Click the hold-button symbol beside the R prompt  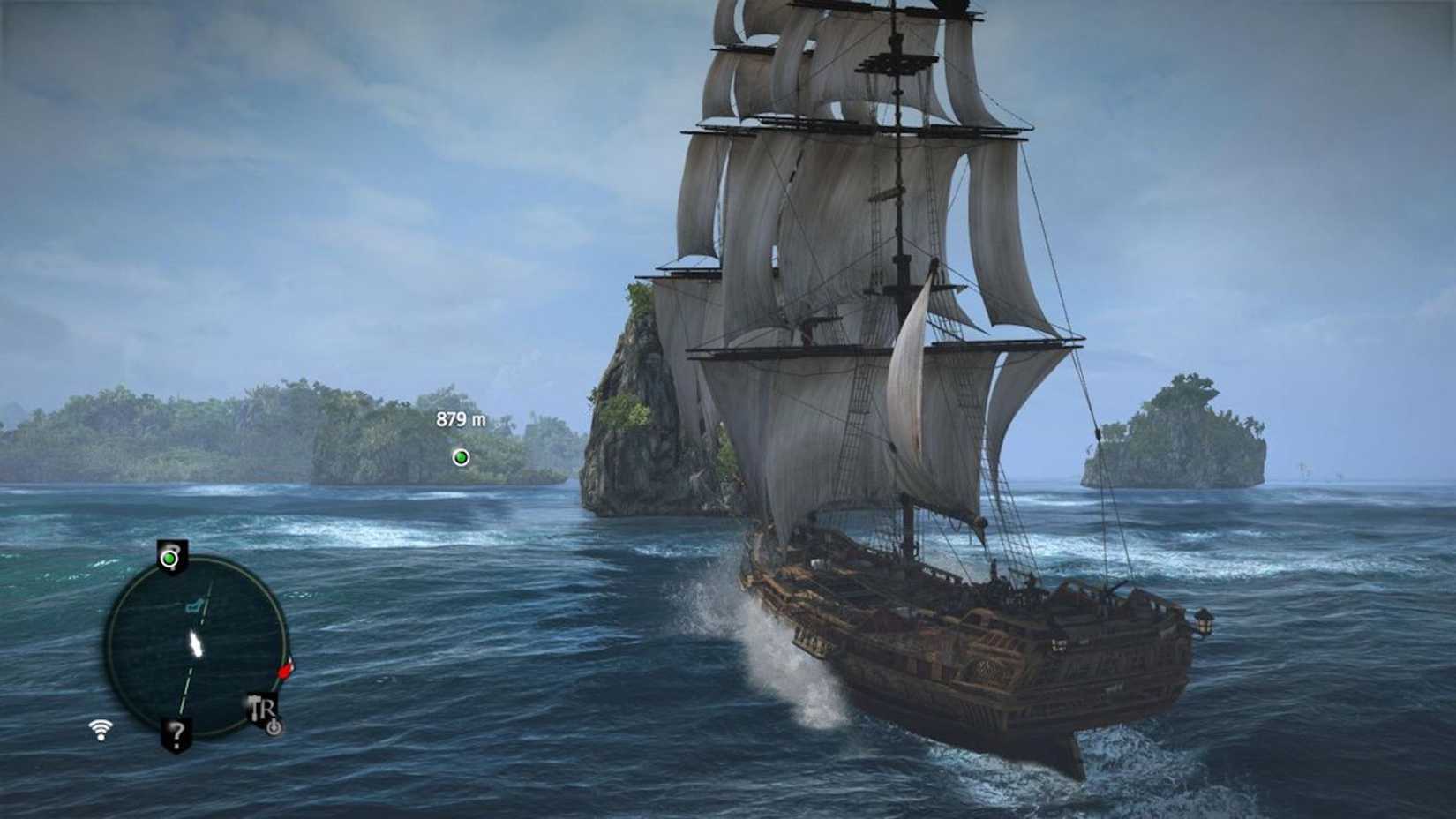pos(274,725)
